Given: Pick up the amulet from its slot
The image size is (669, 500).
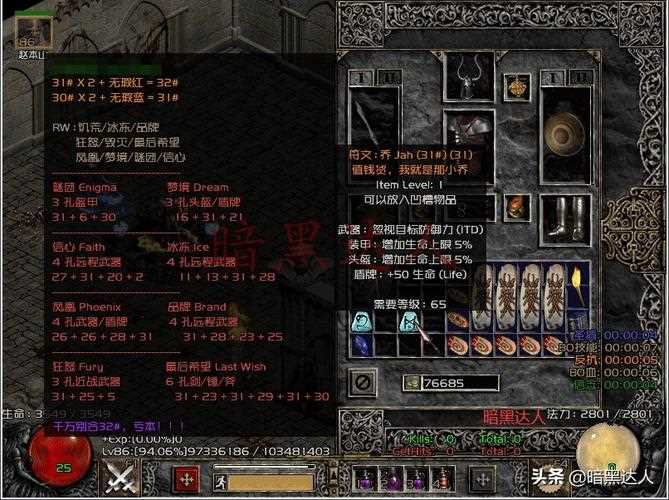Looking at the screenshot, I should pos(516,86).
